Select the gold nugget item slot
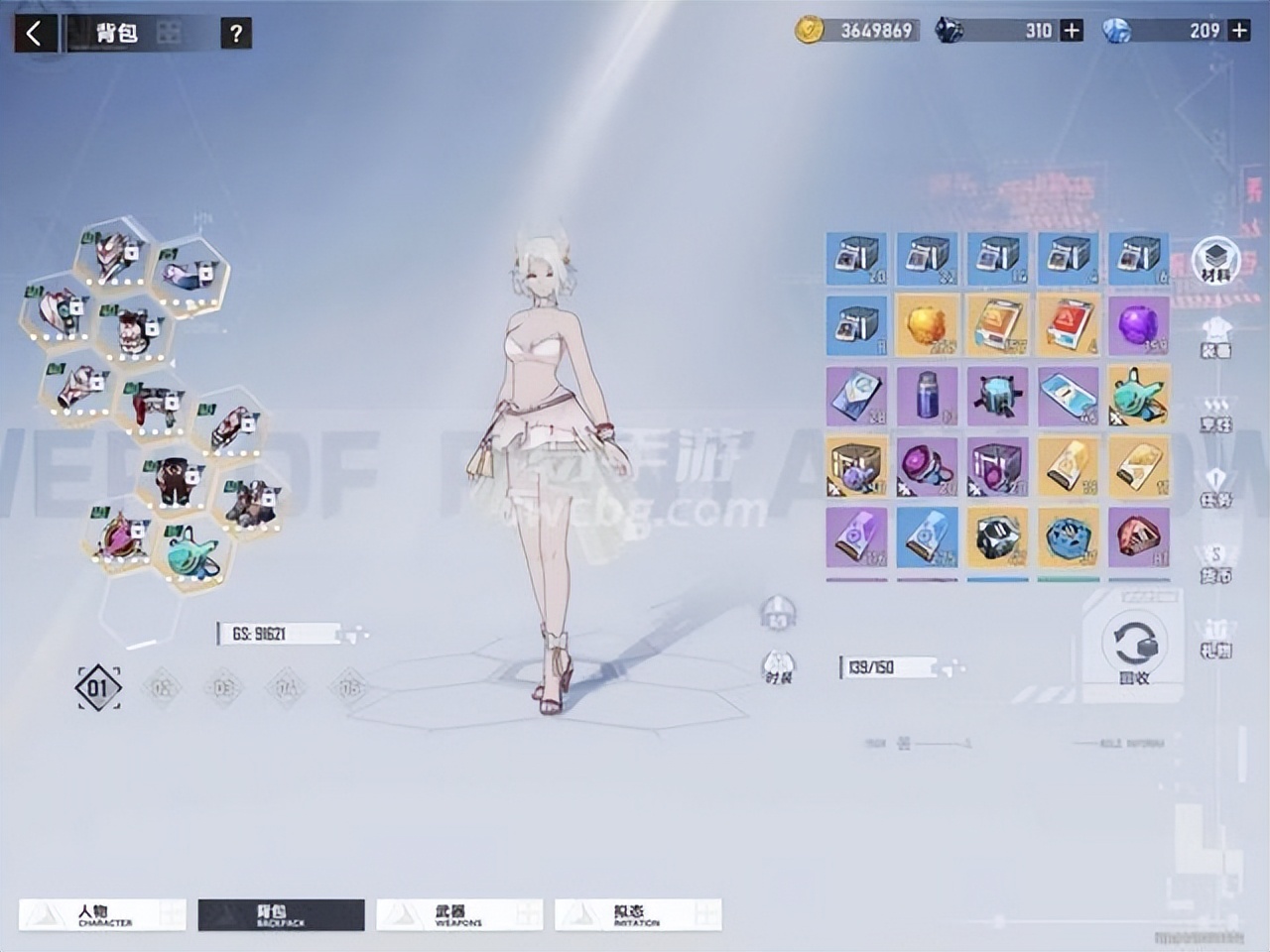Screen dimensions: 1270x952 point(927,324)
